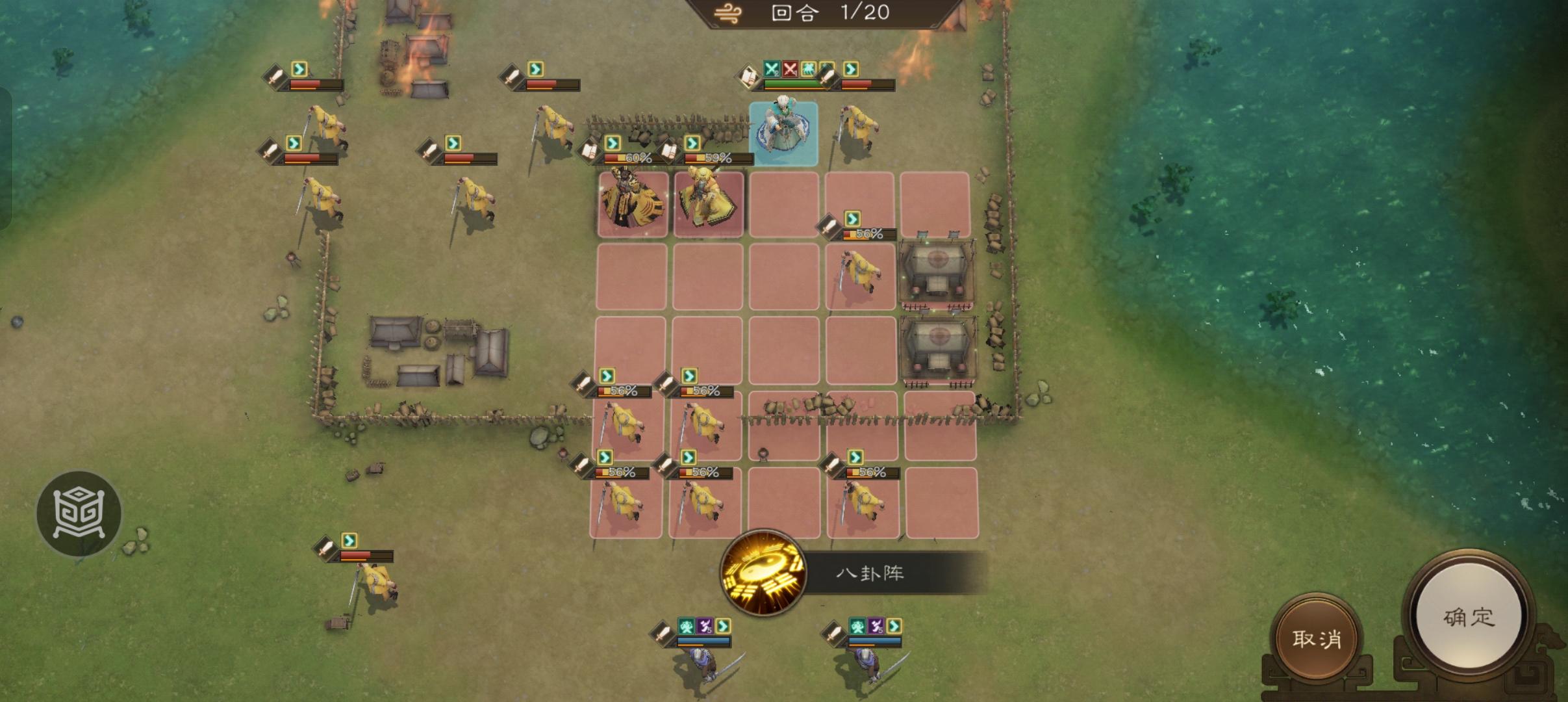Inspect the green crossed-swords x2 buff icon
Screen dimensions: 1568x702
pos(770,68)
